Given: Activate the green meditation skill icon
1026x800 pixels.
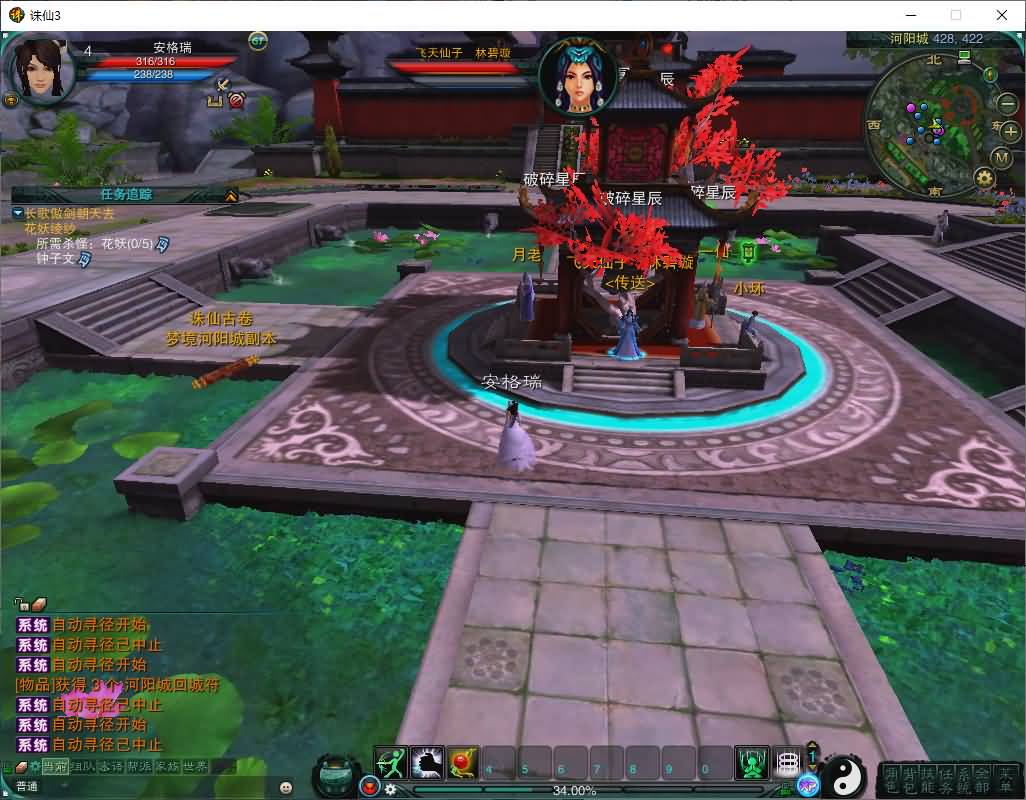Looking at the screenshot, I should (x=752, y=764).
